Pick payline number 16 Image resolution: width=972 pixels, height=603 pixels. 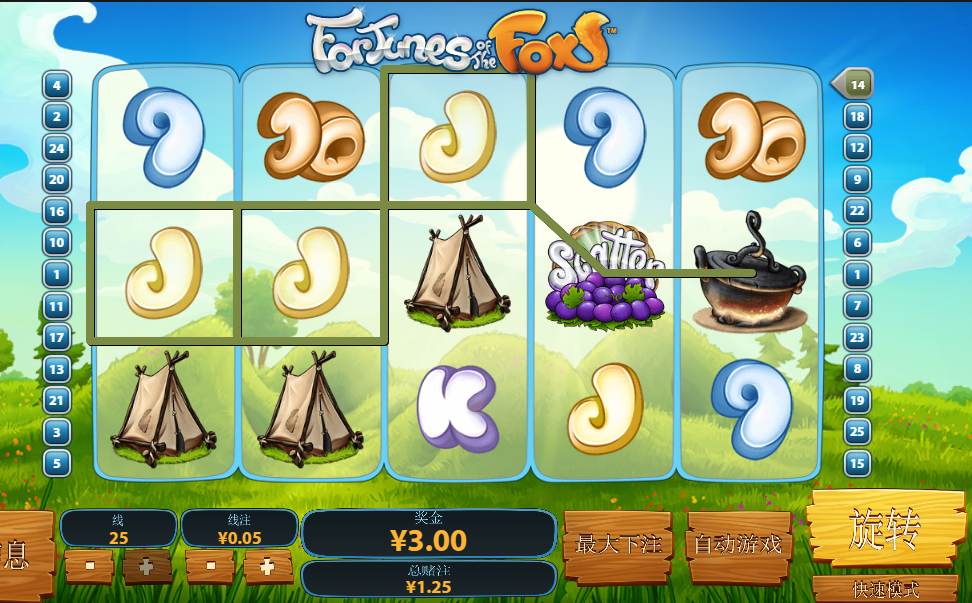pos(57,211)
